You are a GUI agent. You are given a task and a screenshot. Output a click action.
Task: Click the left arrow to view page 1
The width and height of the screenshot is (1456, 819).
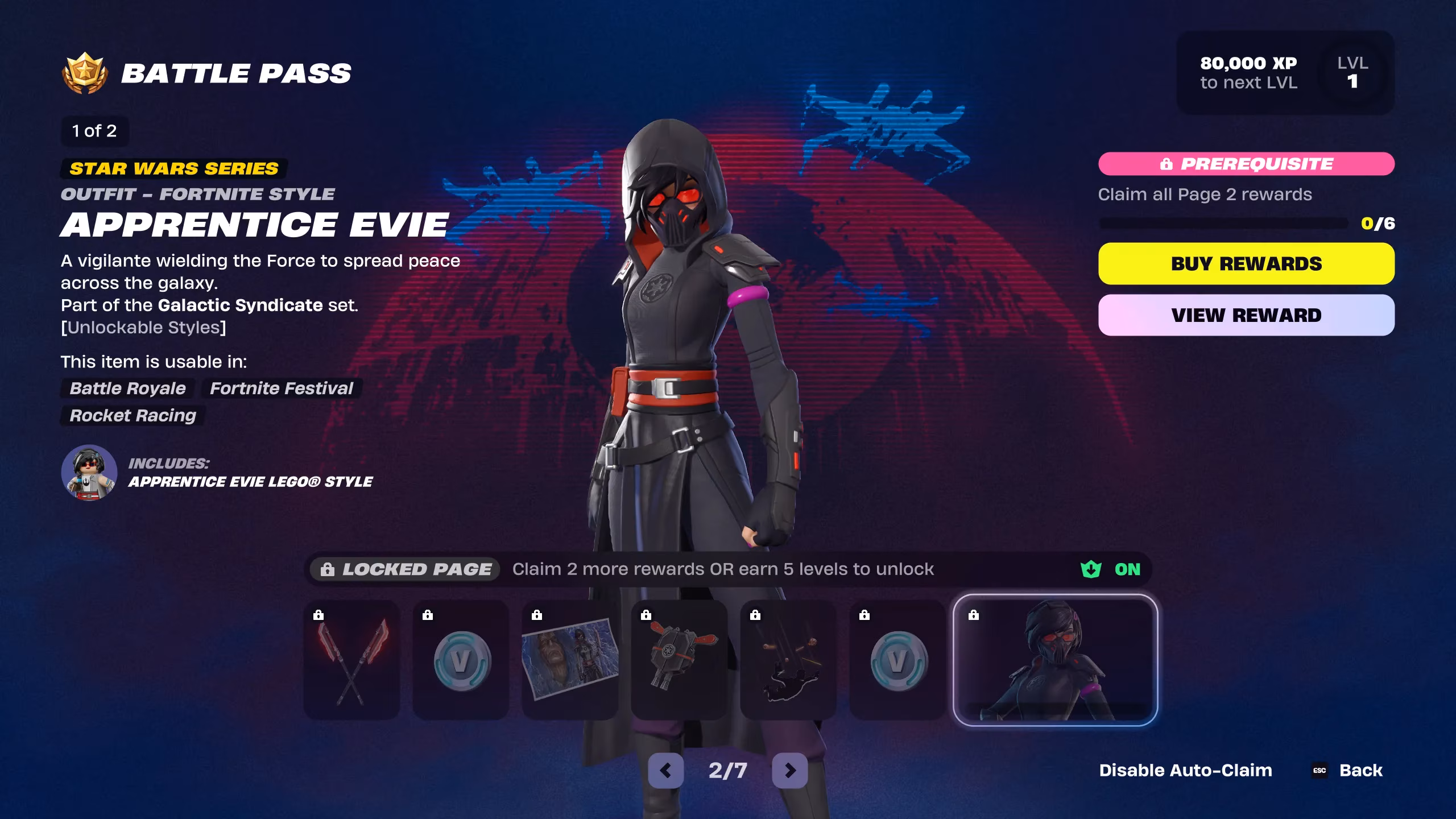click(667, 771)
